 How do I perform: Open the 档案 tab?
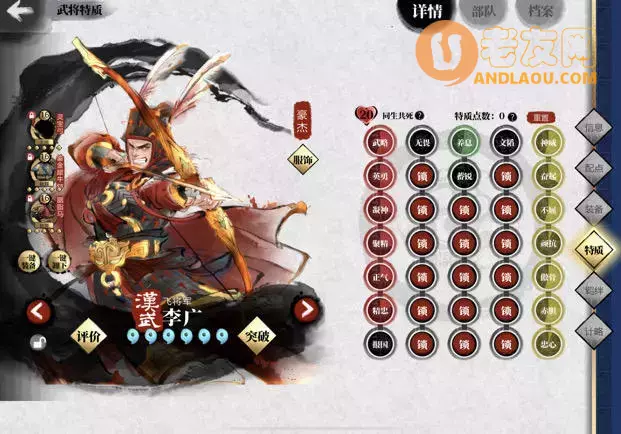542,12
